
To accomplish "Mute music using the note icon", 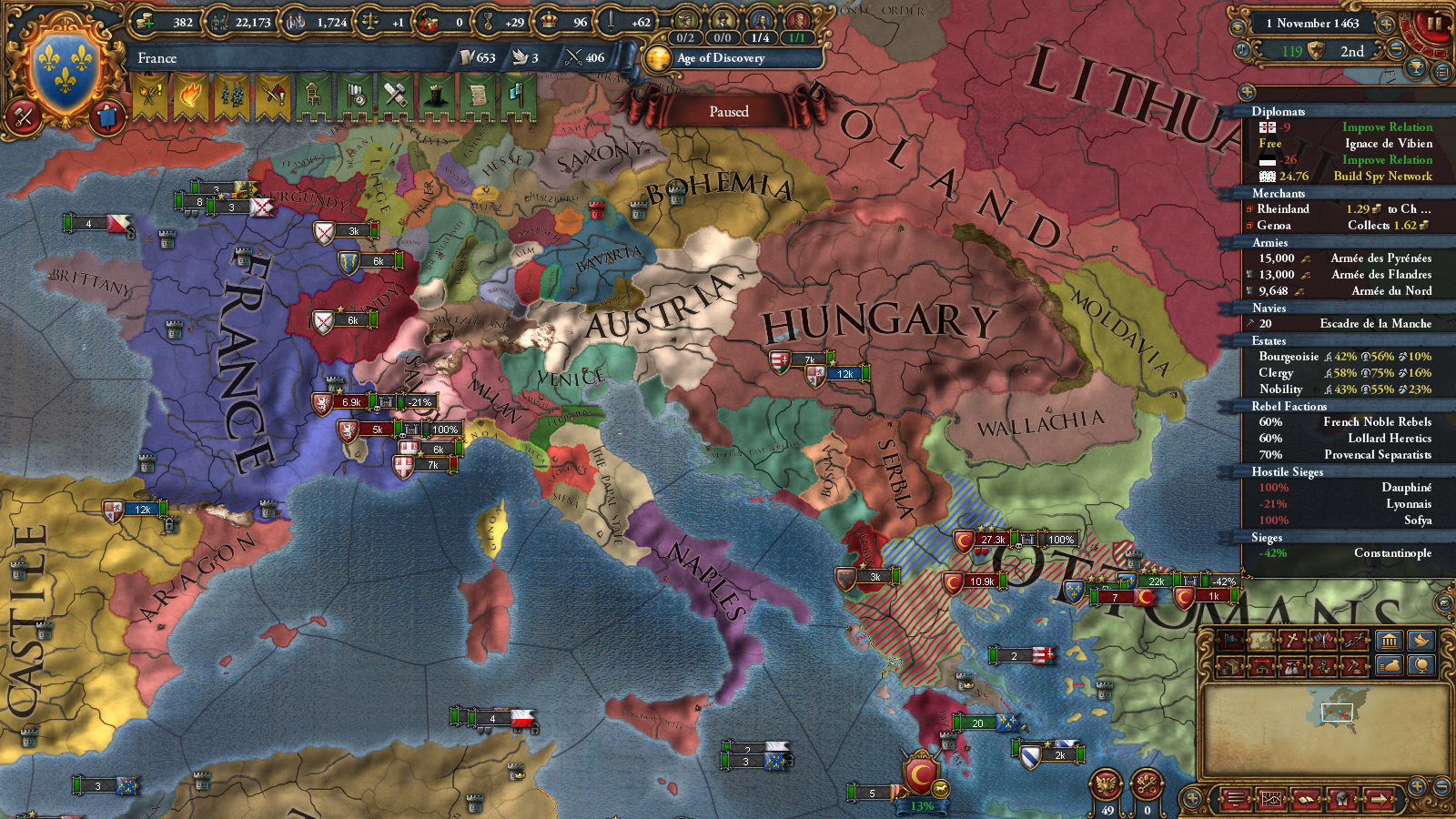I will (1241, 49).
